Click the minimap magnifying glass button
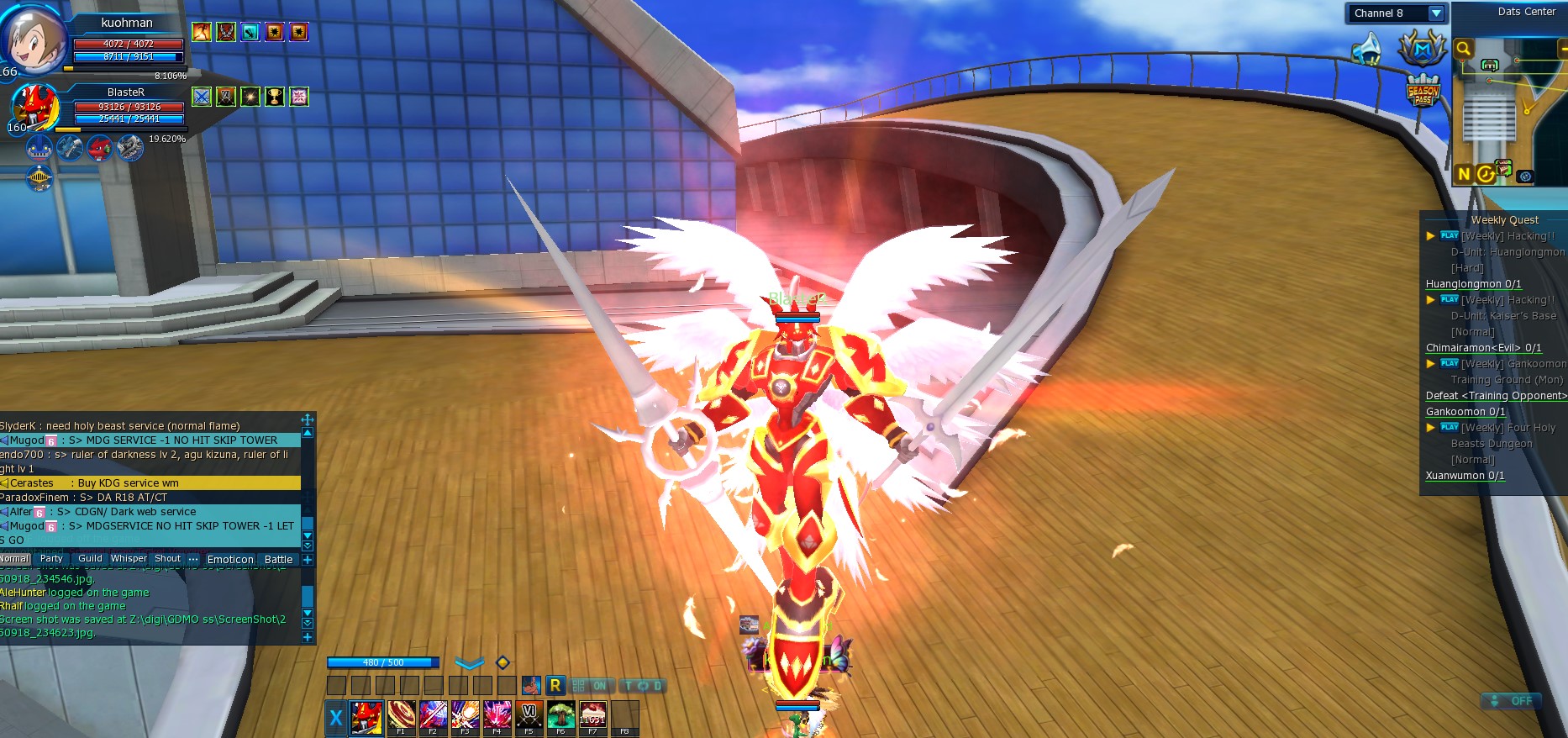 (1463, 49)
